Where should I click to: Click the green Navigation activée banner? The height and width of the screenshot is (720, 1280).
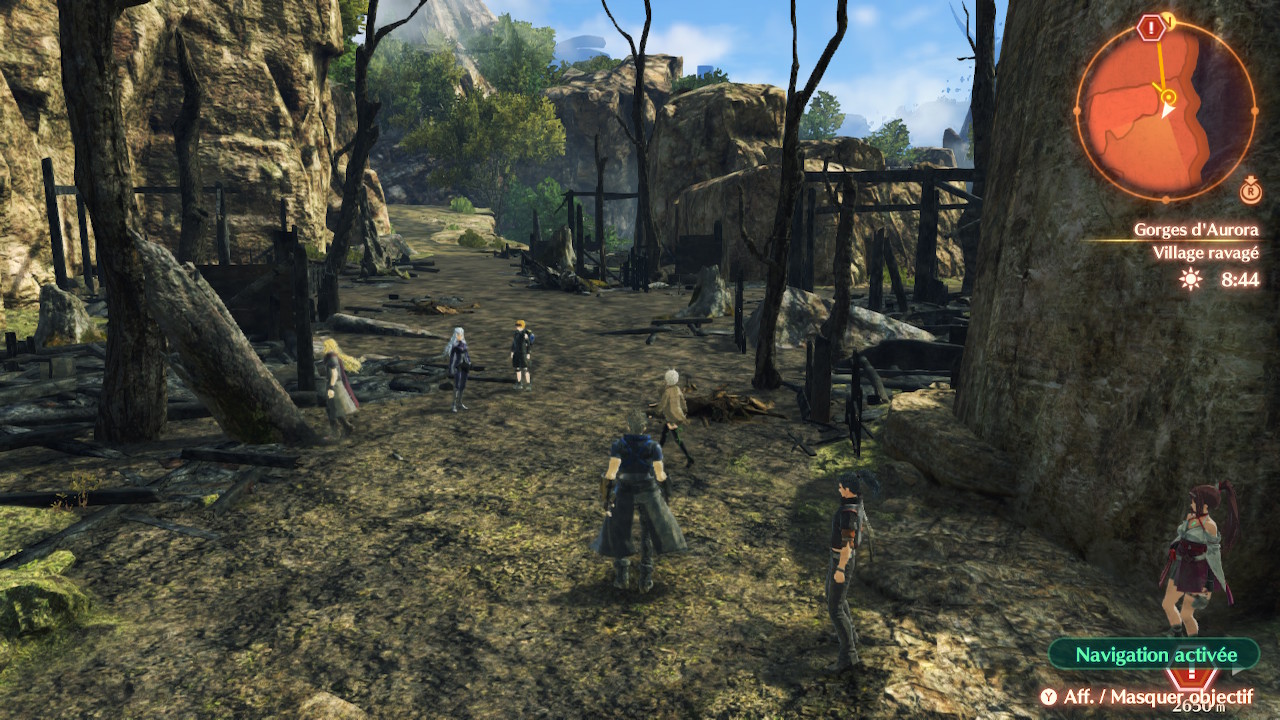click(x=1155, y=655)
